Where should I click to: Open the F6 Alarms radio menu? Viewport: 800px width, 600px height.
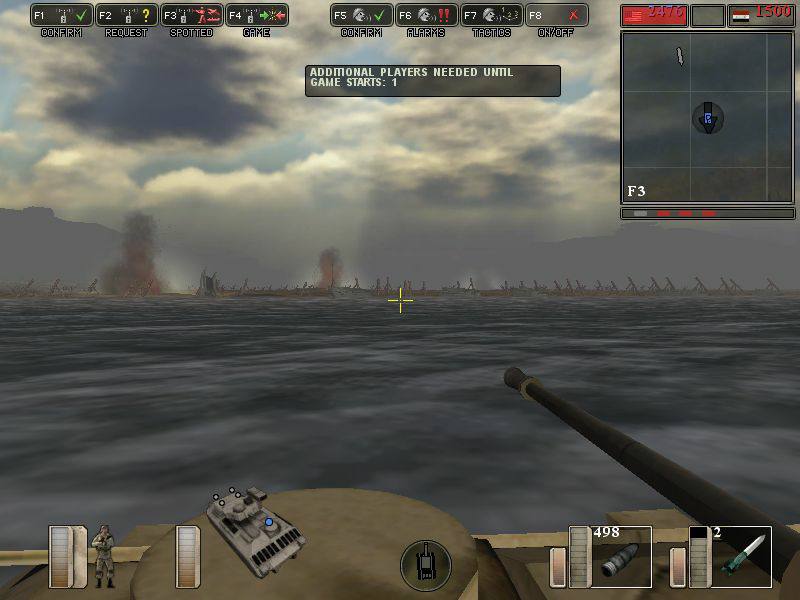[426, 16]
